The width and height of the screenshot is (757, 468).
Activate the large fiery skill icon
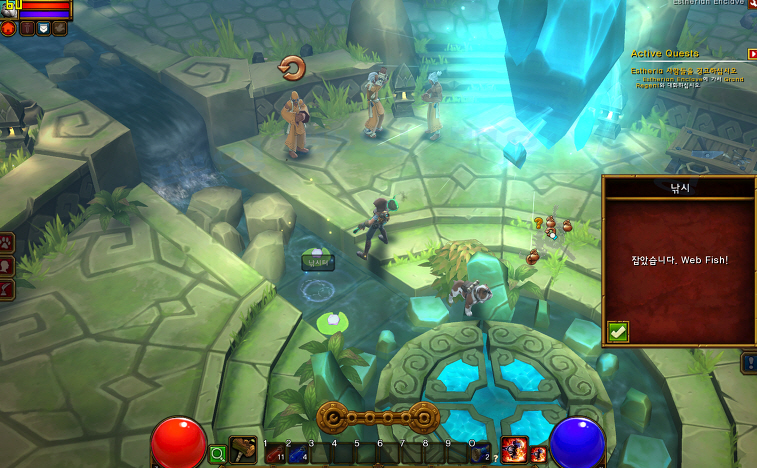tap(514, 451)
